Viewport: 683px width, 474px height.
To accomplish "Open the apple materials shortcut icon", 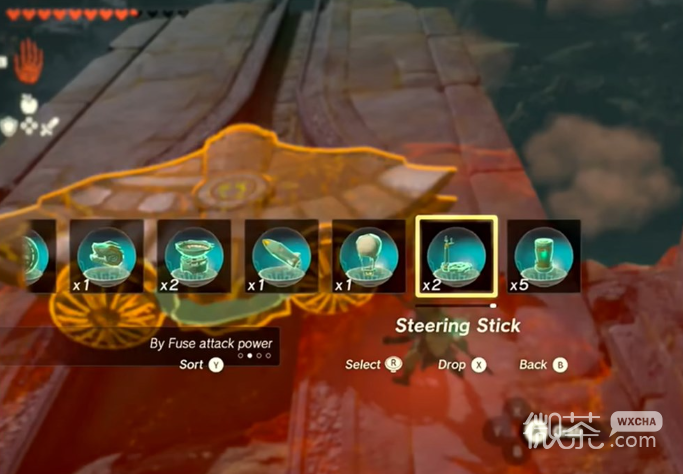I will [x=27, y=102].
